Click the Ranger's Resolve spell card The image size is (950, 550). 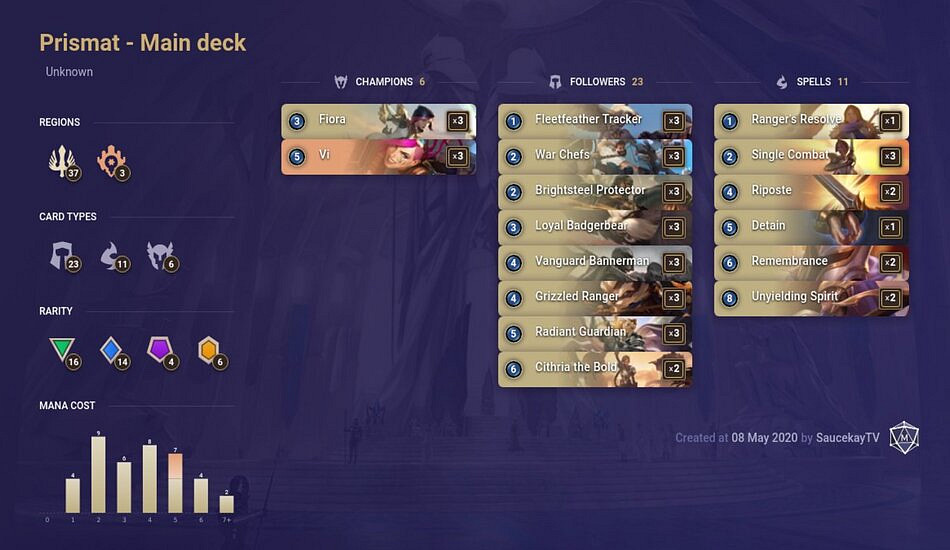[811, 121]
